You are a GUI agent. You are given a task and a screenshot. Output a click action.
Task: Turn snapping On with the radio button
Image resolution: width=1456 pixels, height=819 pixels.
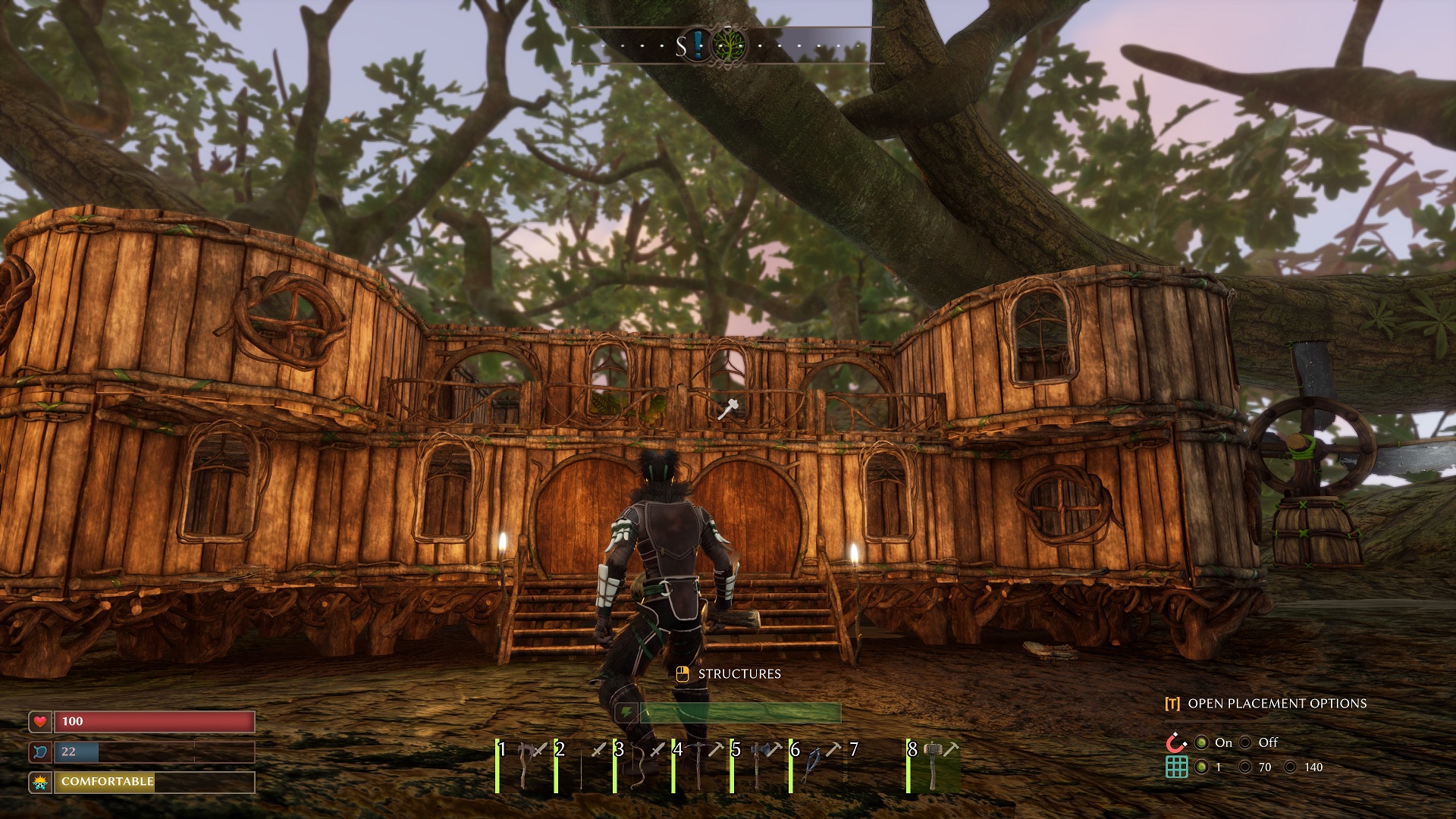[1202, 743]
